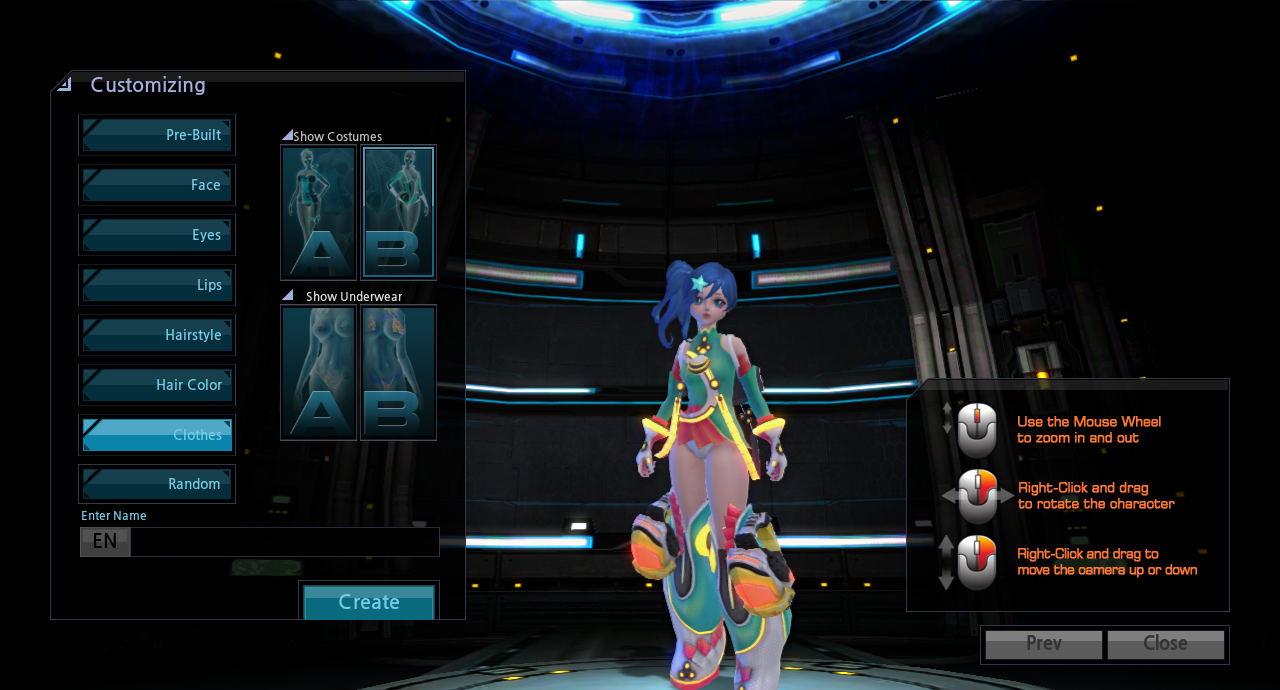Collapse the Customizing panel corner arrow
The image size is (1280, 690).
point(65,85)
